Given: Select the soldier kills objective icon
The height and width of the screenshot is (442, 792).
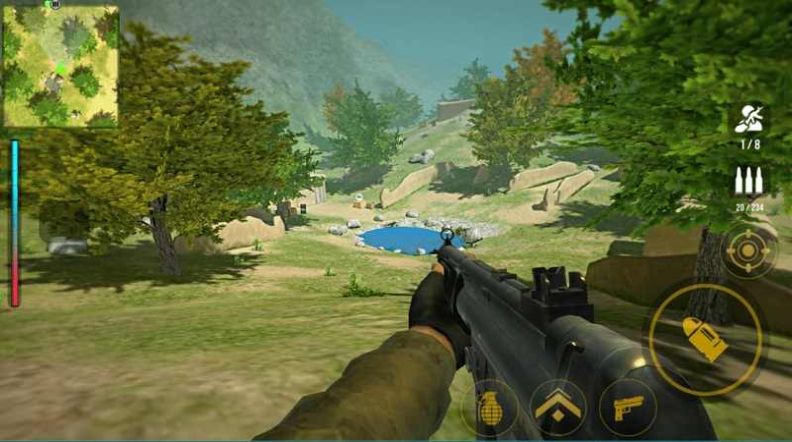Looking at the screenshot, I should [748, 119].
